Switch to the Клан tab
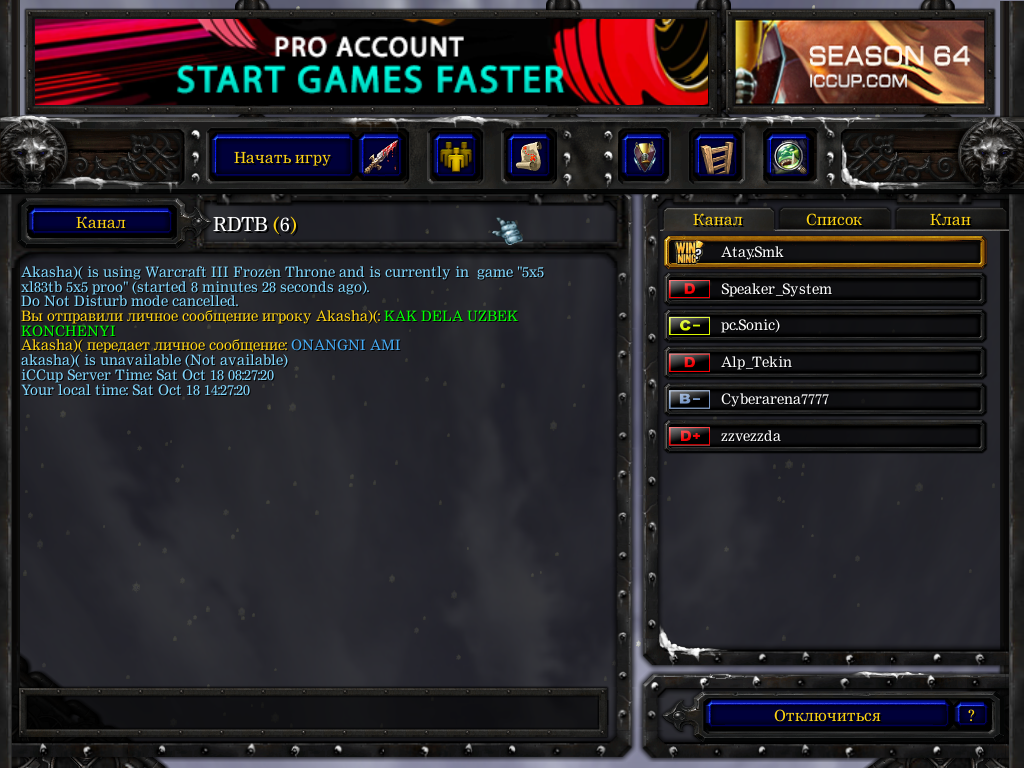Viewport: 1024px width, 768px height. (950, 219)
